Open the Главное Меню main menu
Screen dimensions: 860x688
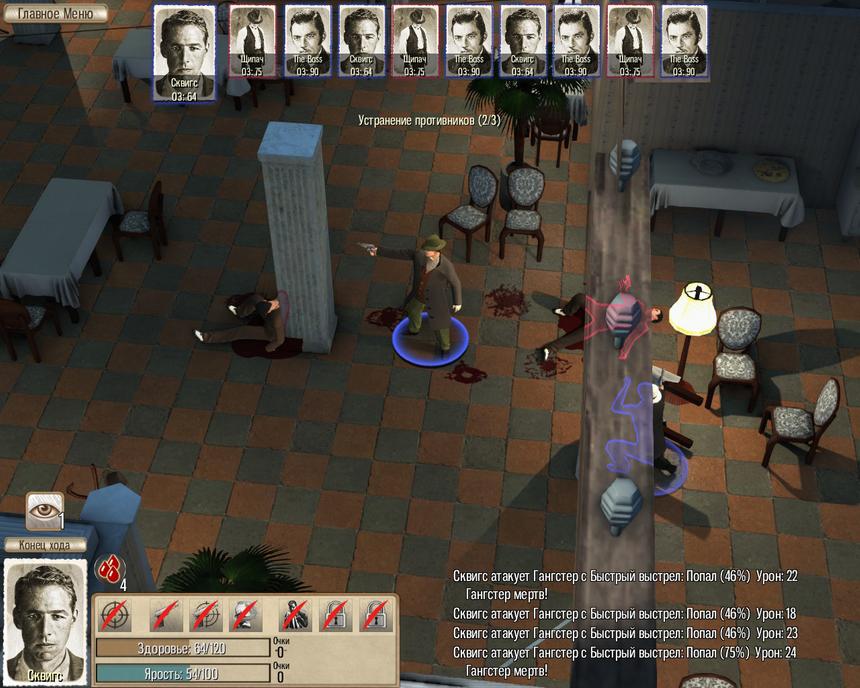coord(54,14)
